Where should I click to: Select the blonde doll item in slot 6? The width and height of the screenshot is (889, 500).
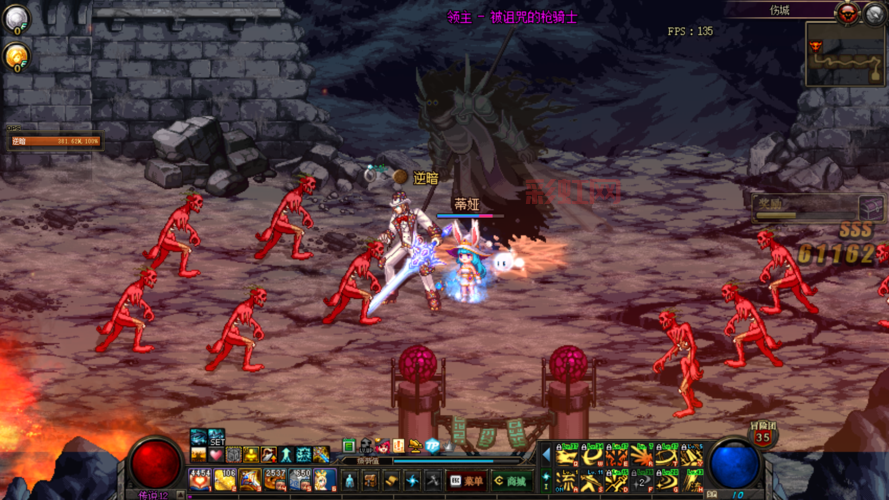click(324, 480)
